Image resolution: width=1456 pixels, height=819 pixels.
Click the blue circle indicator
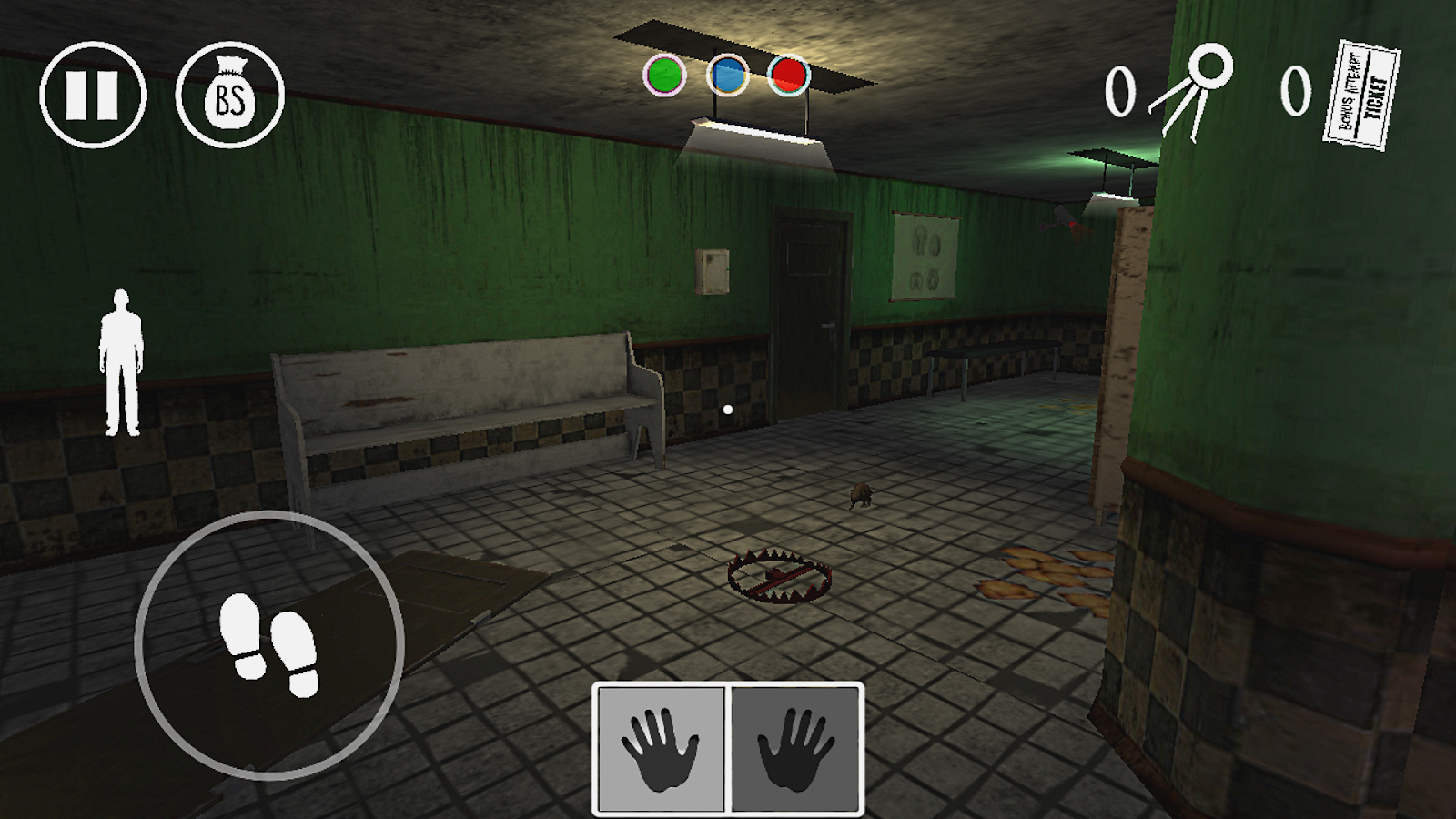(727, 75)
